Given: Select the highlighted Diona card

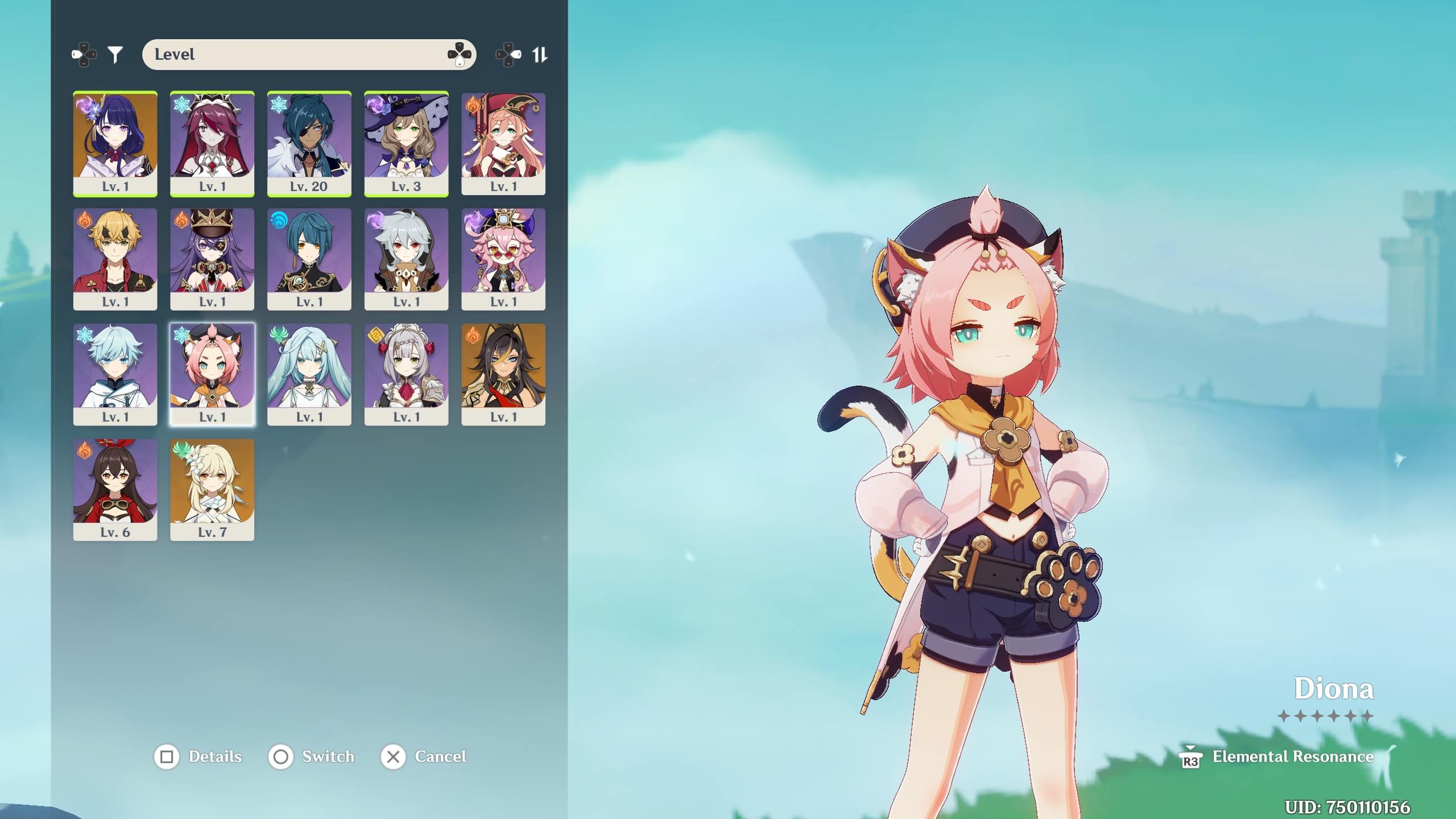Looking at the screenshot, I should click(x=212, y=374).
